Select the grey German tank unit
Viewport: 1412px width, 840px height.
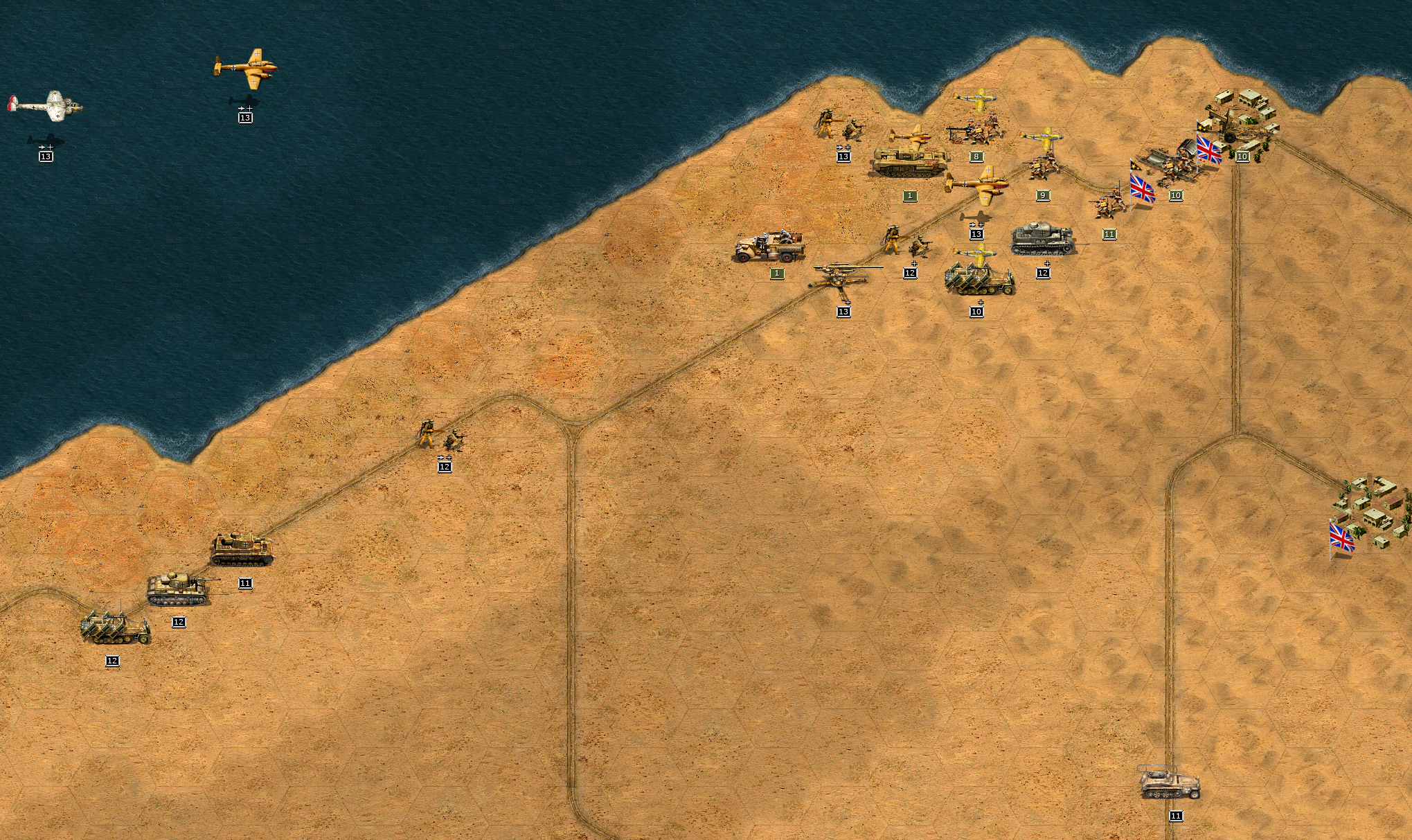click(1042, 239)
